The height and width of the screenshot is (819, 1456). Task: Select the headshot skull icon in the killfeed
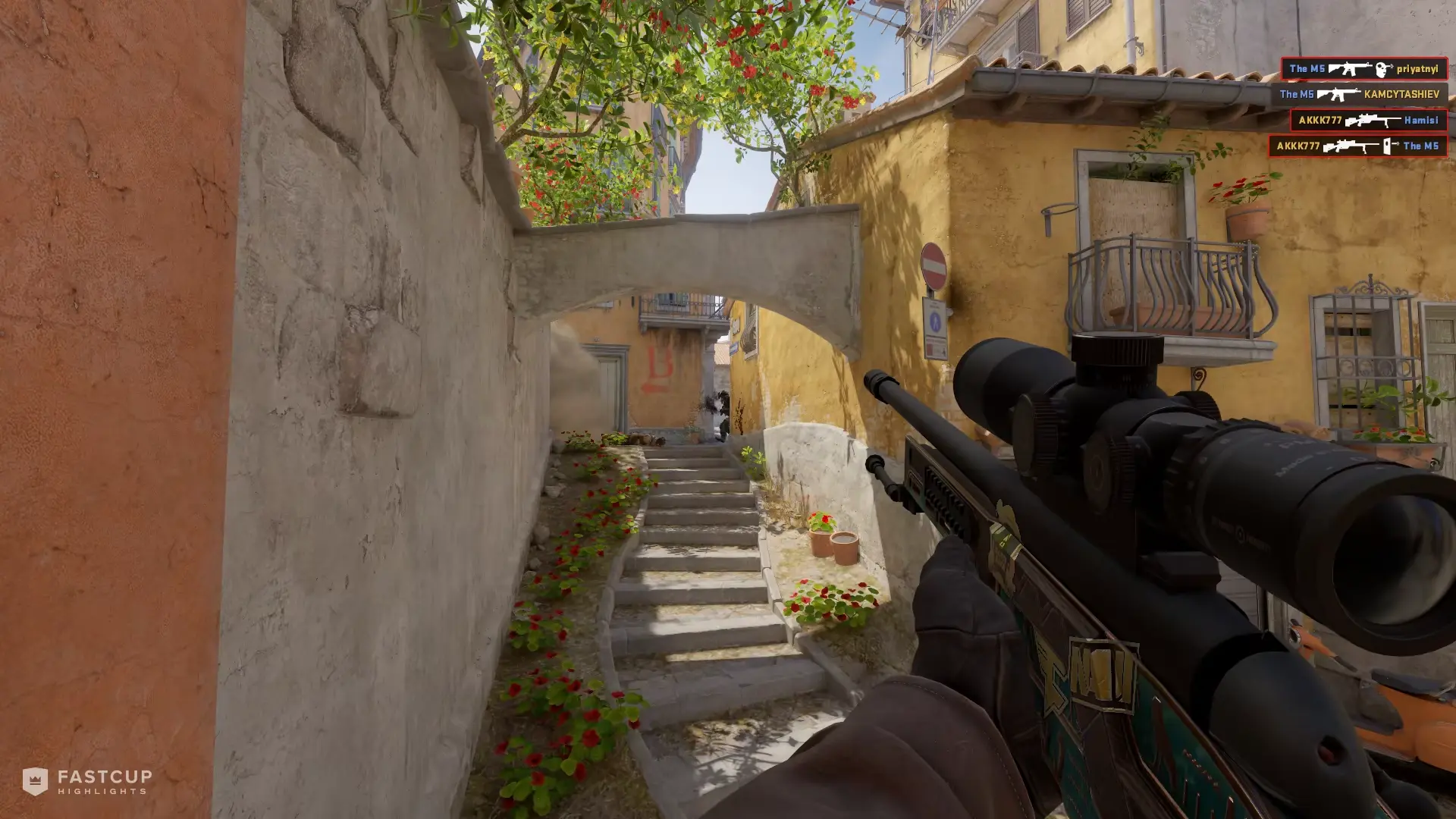1382,70
